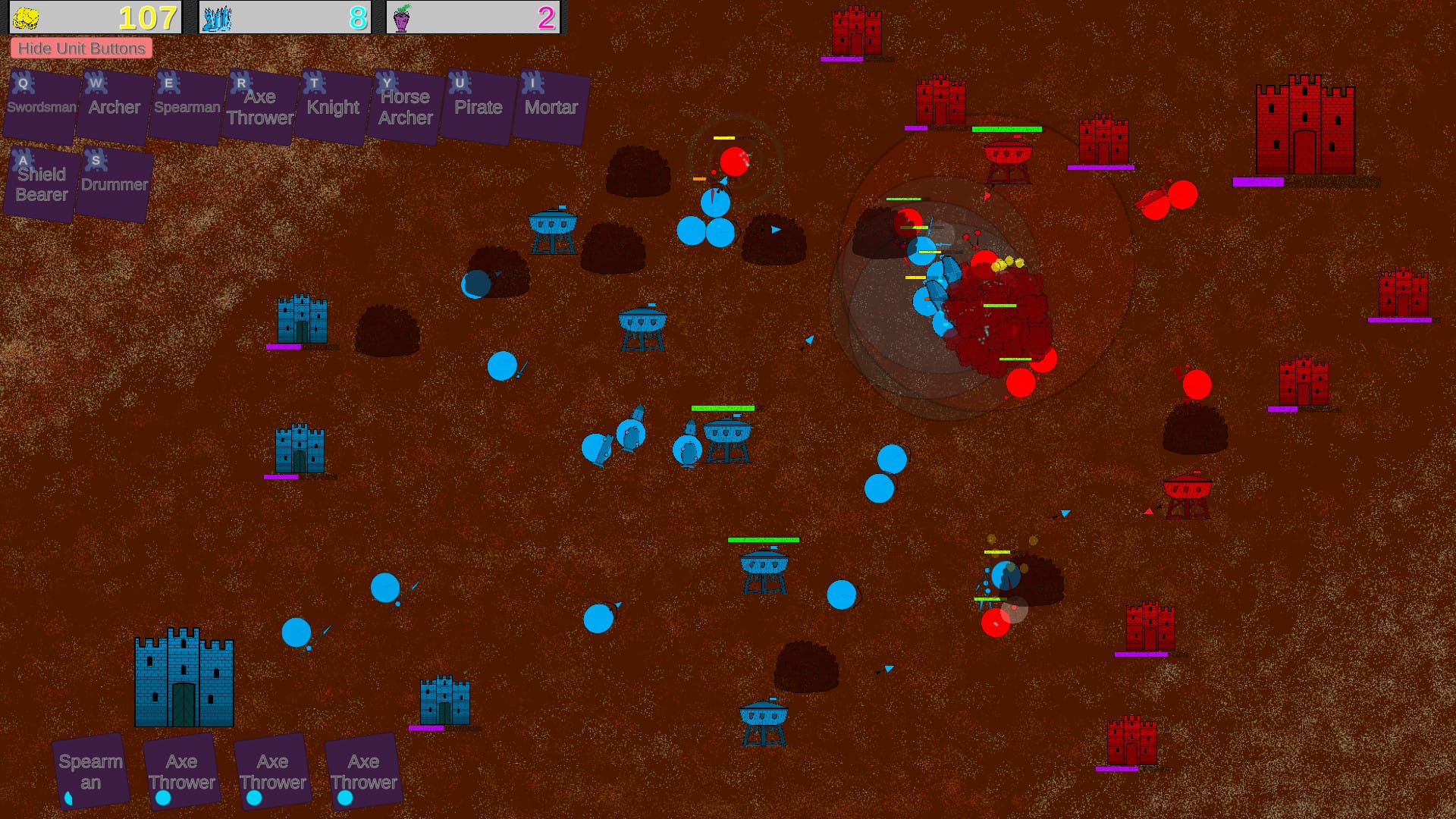Spawn a Swordsman unit

(42, 107)
